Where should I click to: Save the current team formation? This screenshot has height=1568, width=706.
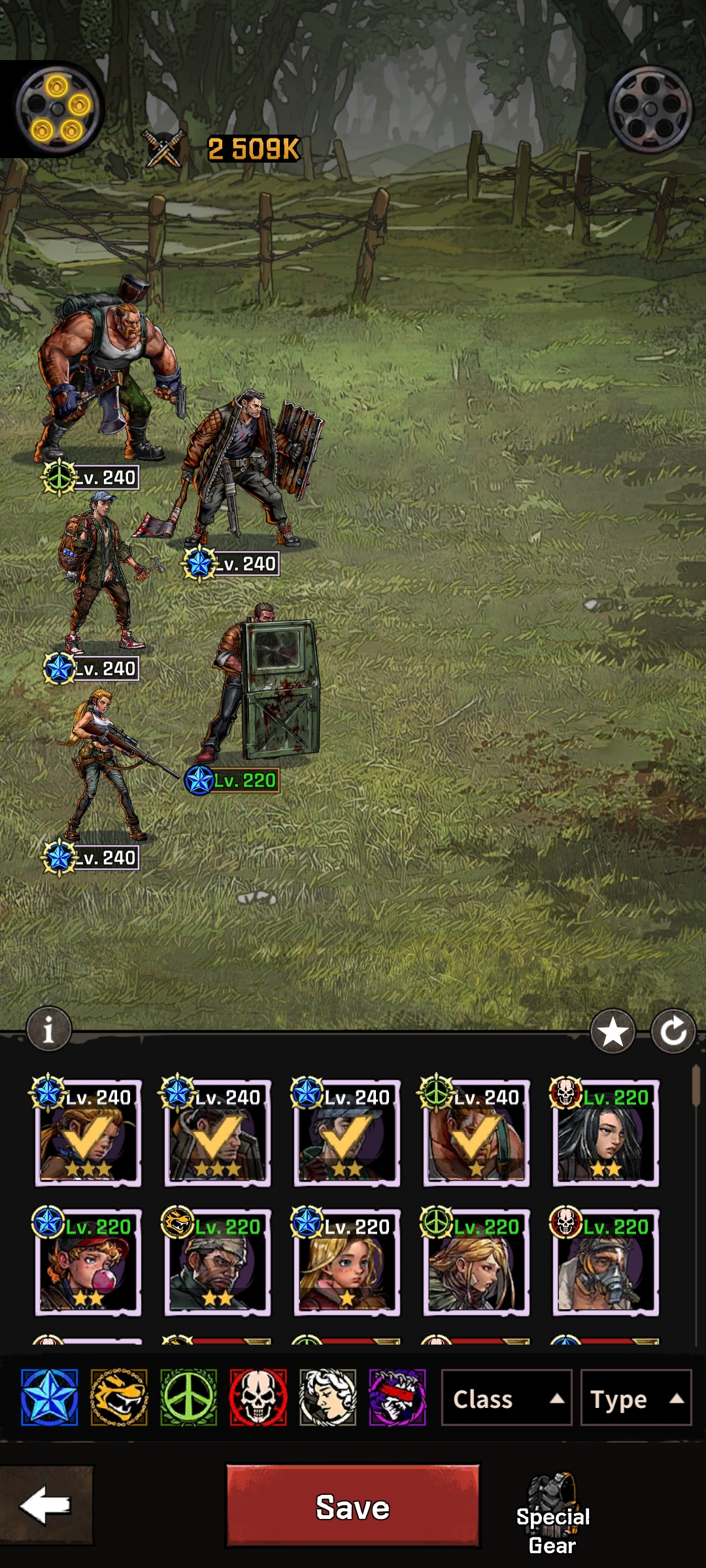pos(352,1507)
